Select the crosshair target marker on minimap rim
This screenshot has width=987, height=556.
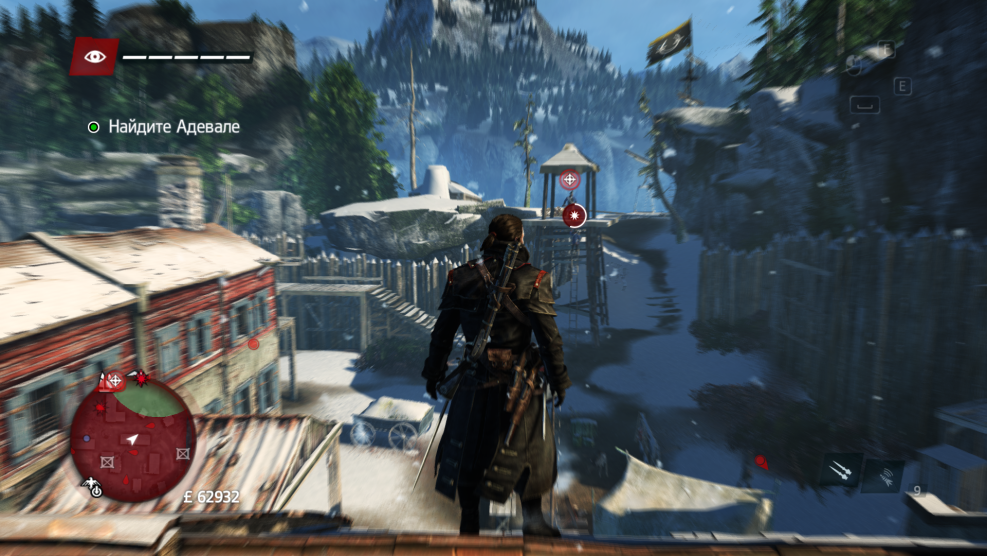114,380
